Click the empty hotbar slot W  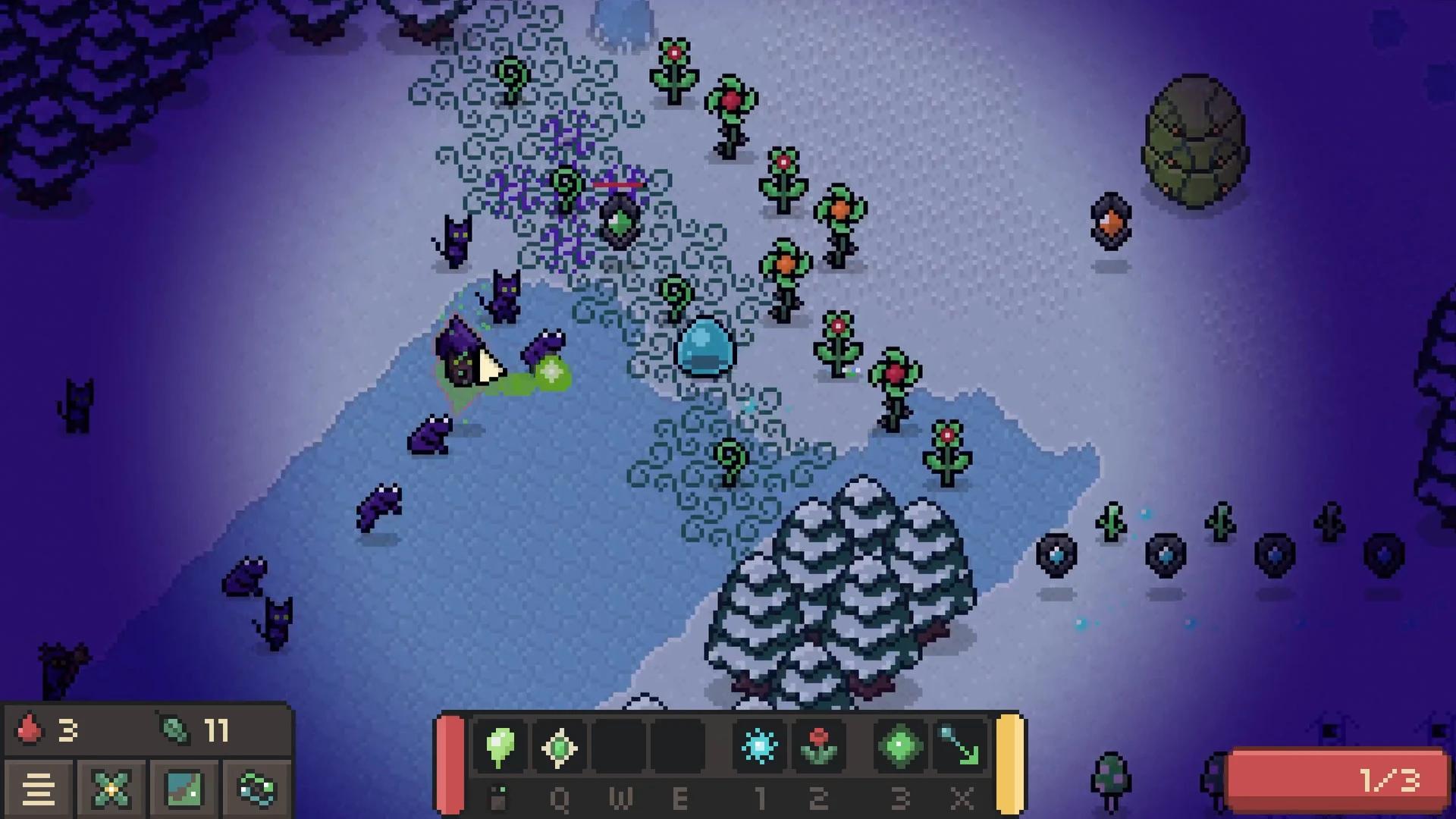(620, 748)
